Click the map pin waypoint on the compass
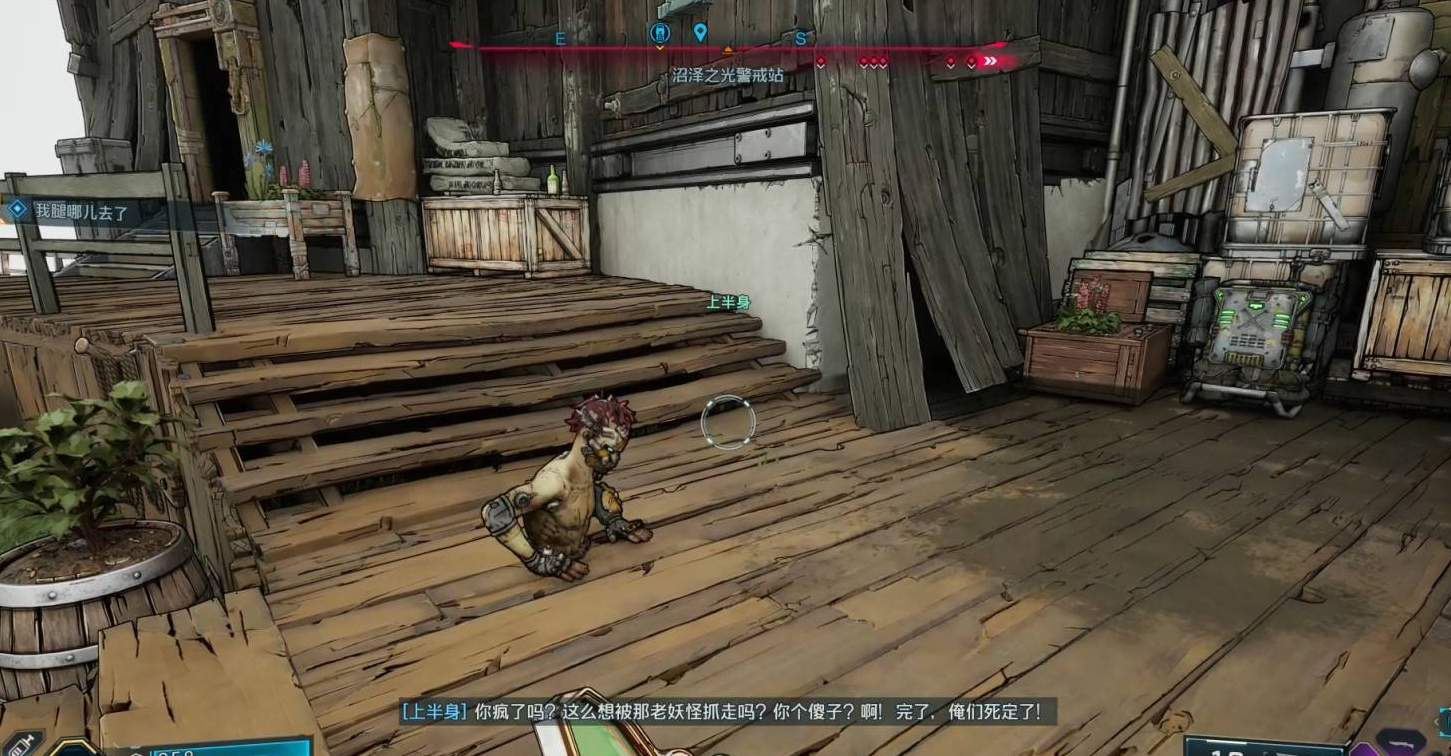The width and height of the screenshot is (1451, 756). [700, 32]
